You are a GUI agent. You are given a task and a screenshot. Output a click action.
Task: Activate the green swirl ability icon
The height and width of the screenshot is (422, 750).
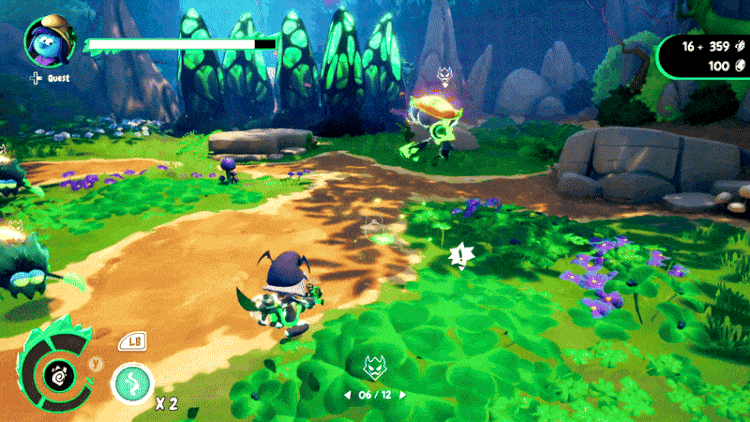click(x=131, y=382)
